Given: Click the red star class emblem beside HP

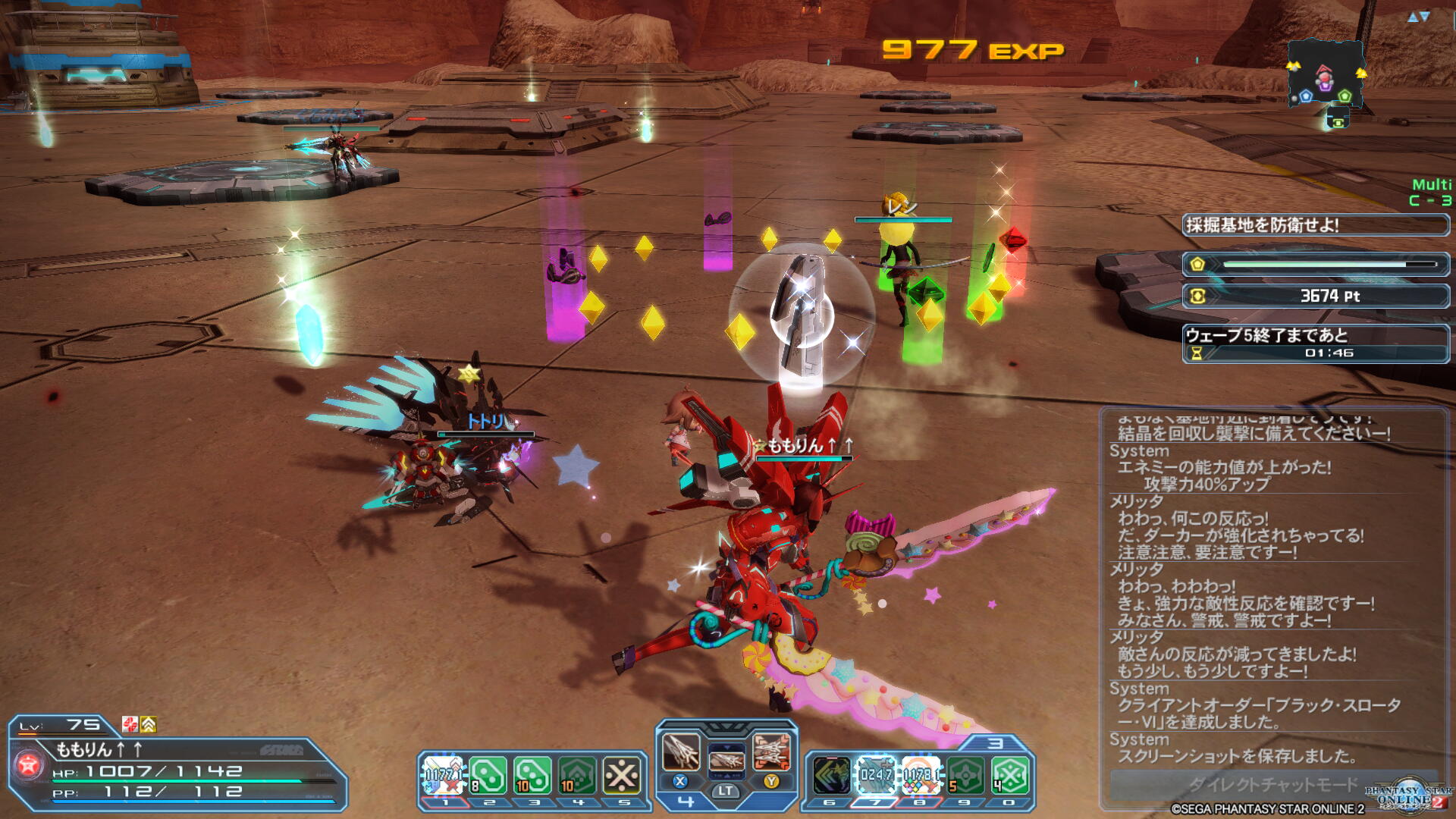Looking at the screenshot, I should 29,765.
